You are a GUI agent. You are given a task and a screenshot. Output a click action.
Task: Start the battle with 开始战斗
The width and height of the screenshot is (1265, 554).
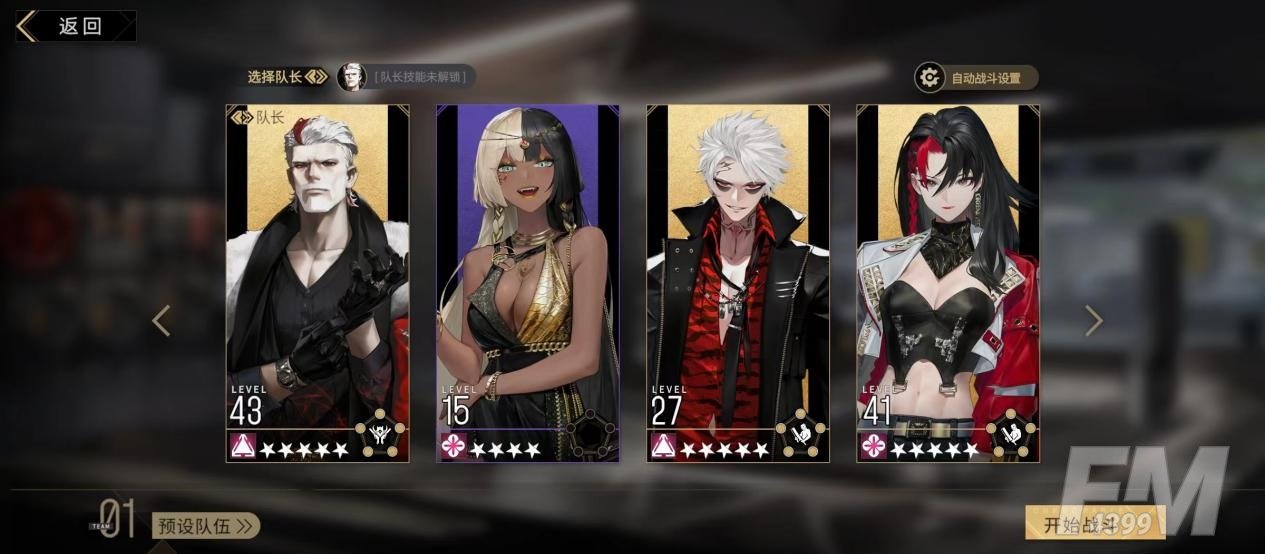(x=1094, y=524)
